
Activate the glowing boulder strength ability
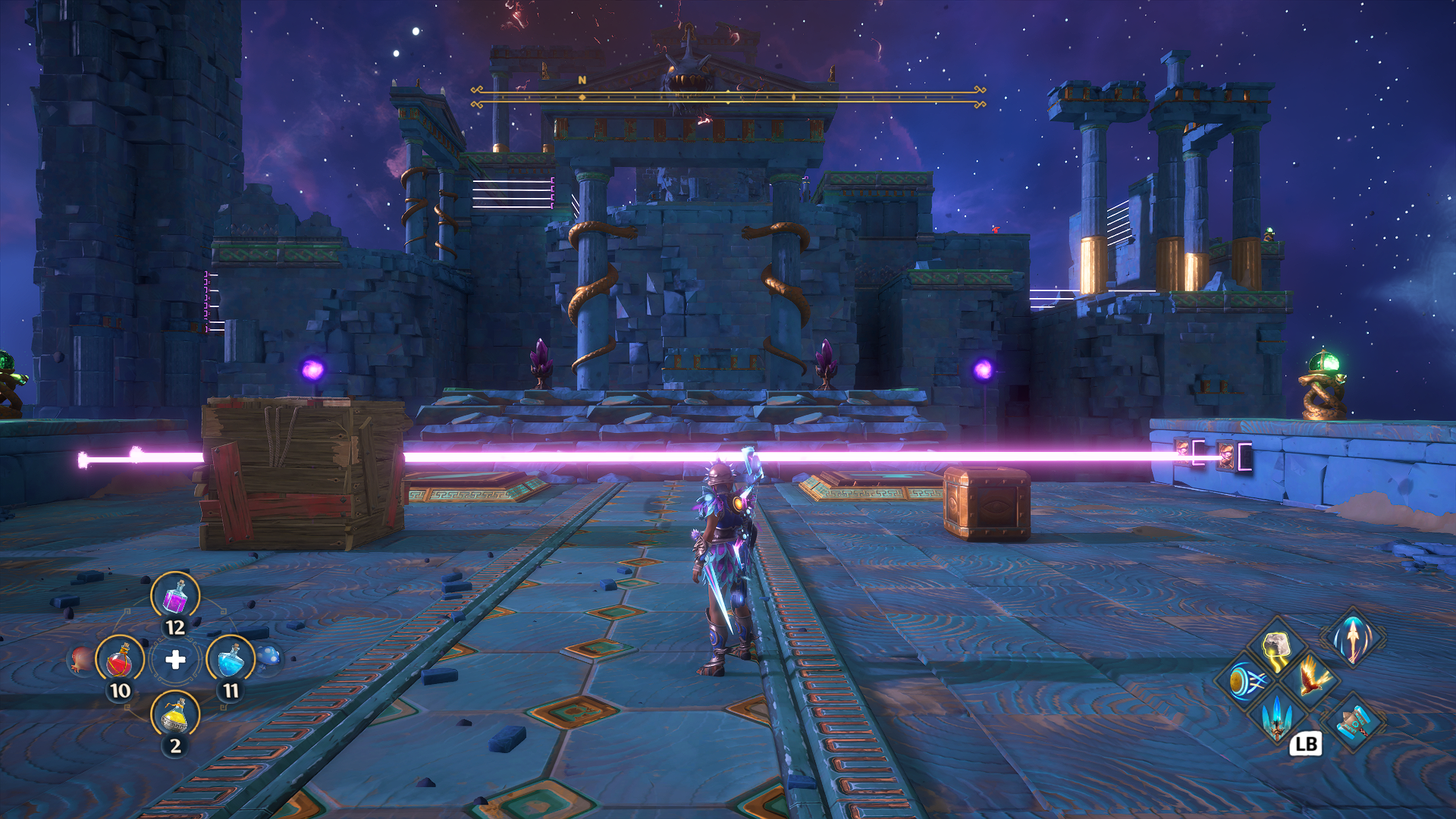[1277, 649]
